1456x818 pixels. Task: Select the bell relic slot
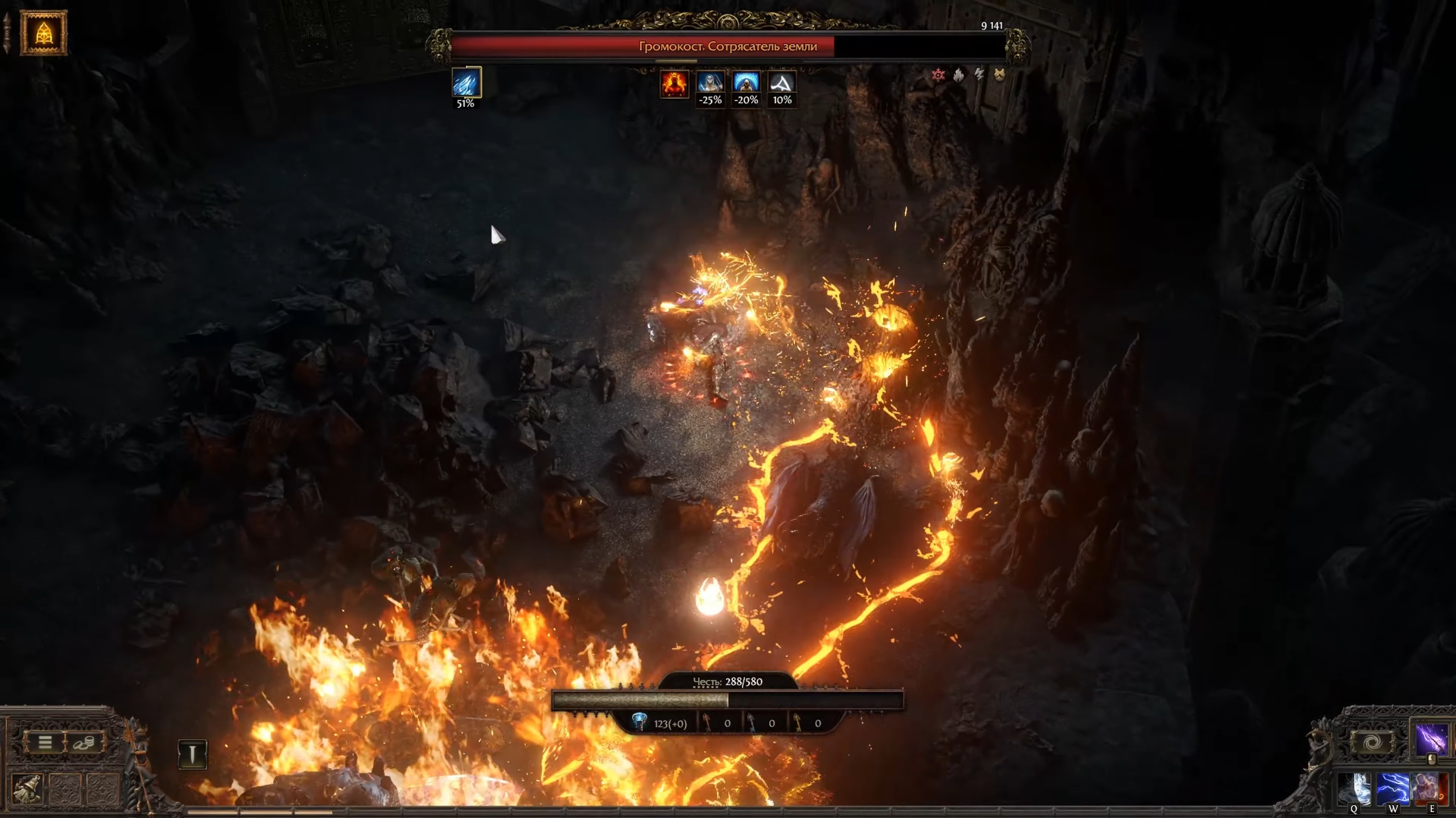click(27, 789)
